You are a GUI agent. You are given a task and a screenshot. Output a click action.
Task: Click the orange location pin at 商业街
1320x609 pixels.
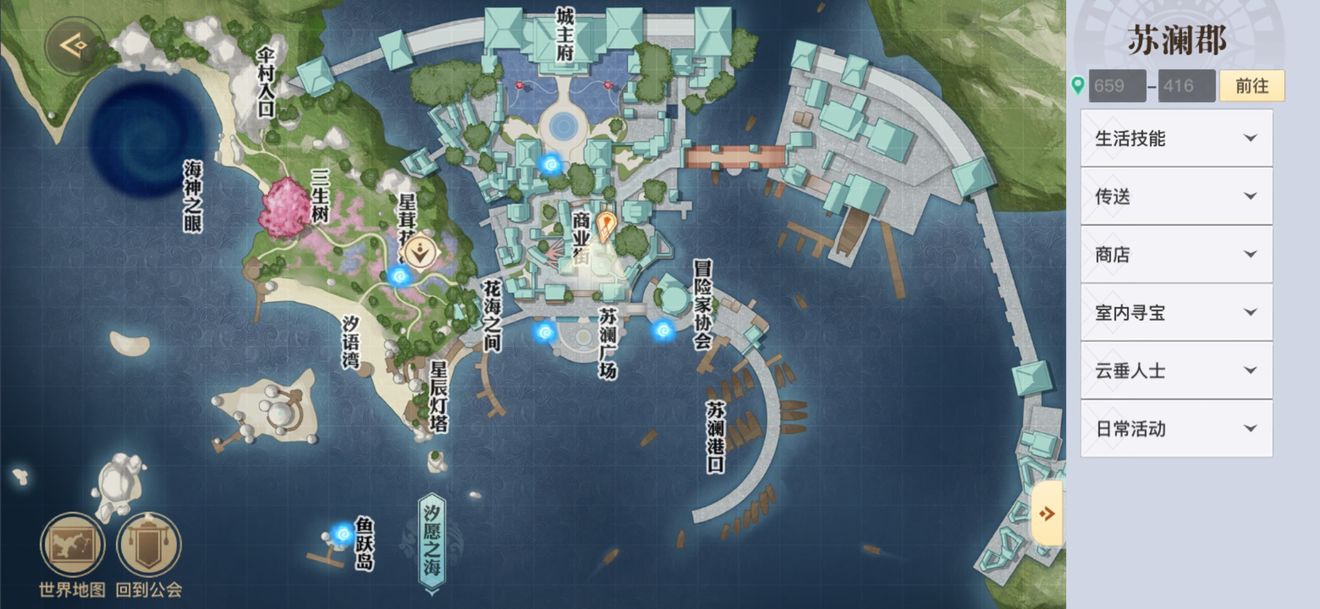(606, 225)
